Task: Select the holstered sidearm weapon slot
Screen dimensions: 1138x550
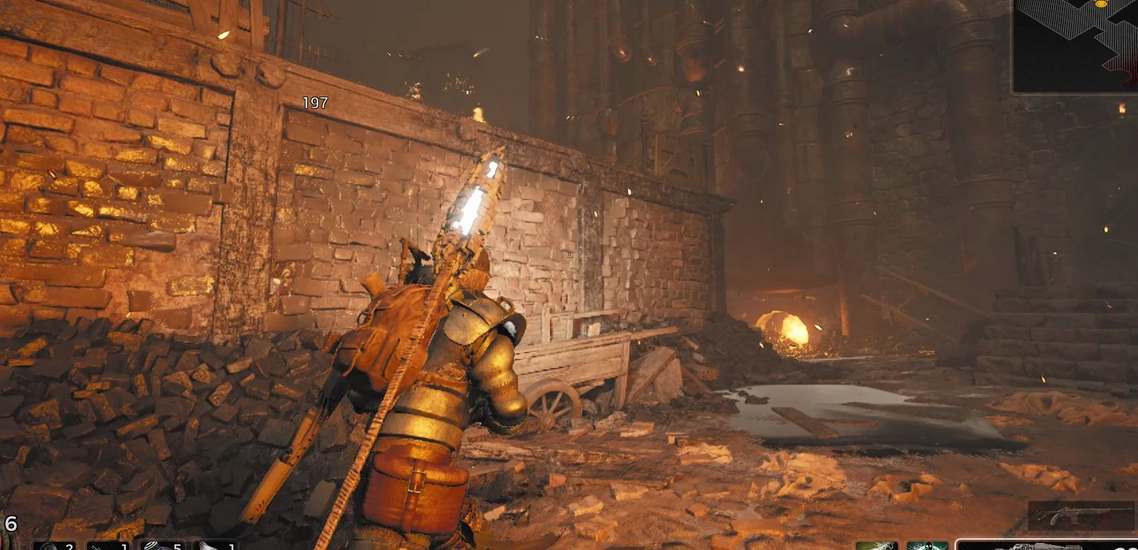Action: pos(1082,516)
